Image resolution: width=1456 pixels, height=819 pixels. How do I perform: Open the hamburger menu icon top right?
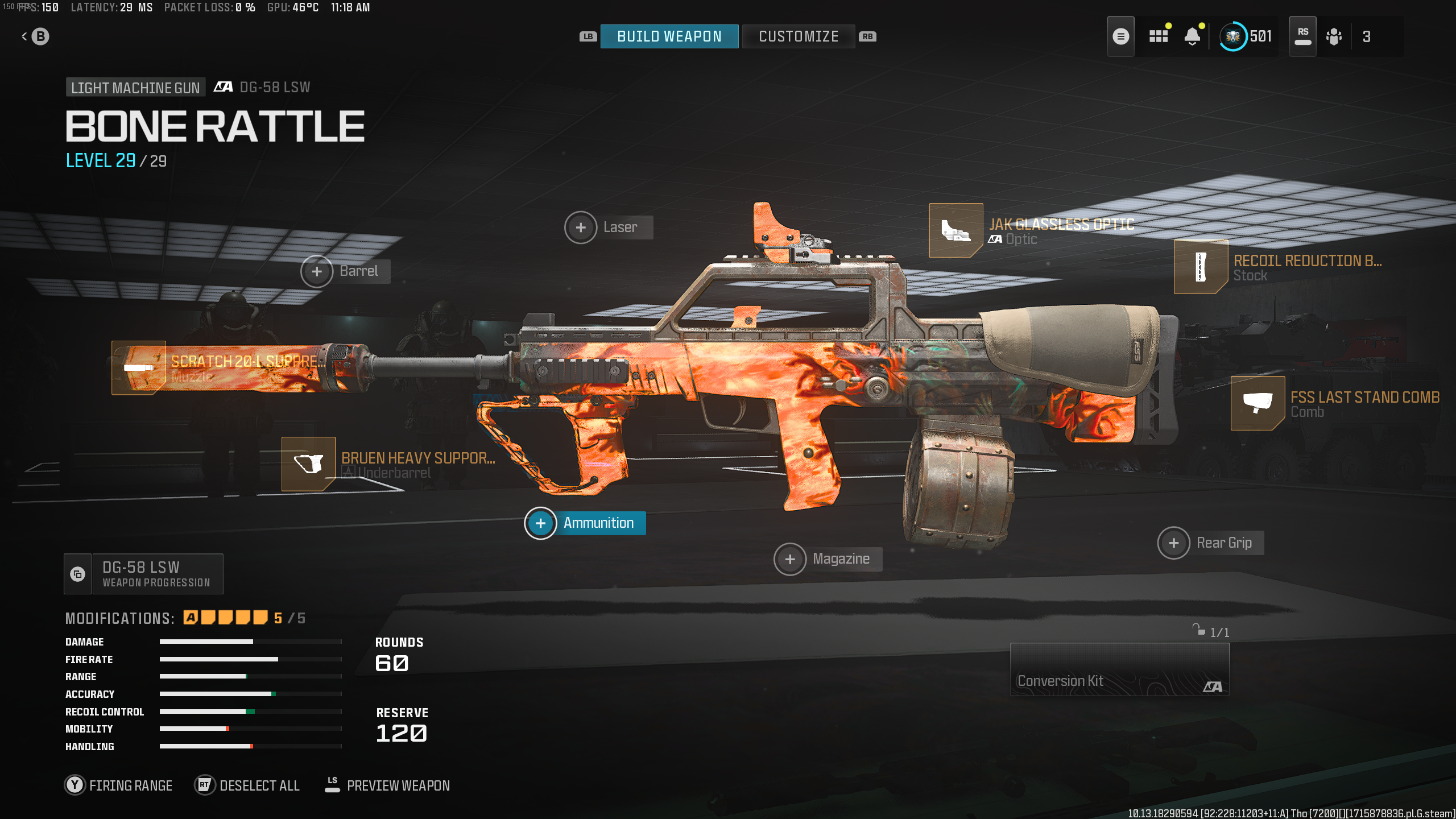pyautogui.click(x=1121, y=36)
